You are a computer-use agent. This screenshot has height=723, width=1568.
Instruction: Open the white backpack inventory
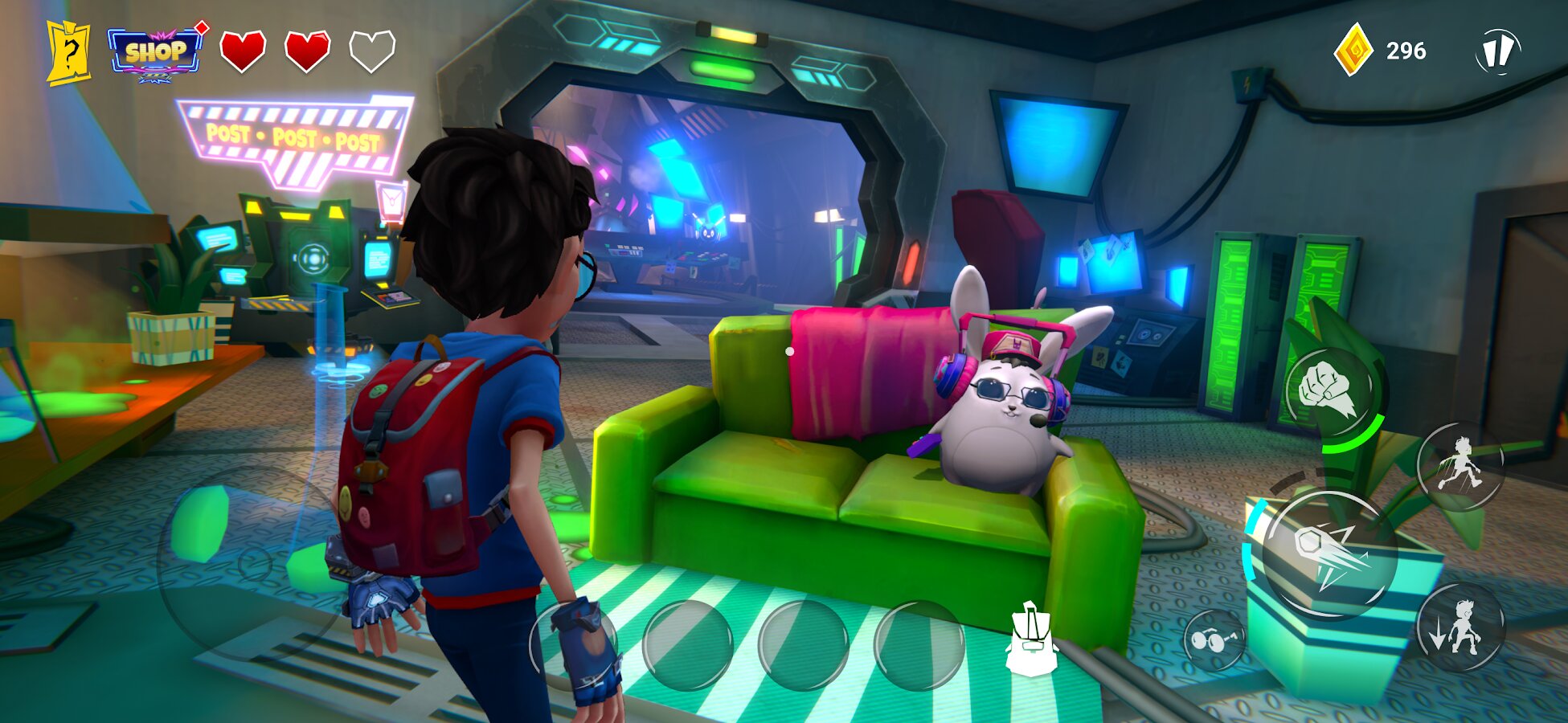click(1030, 639)
